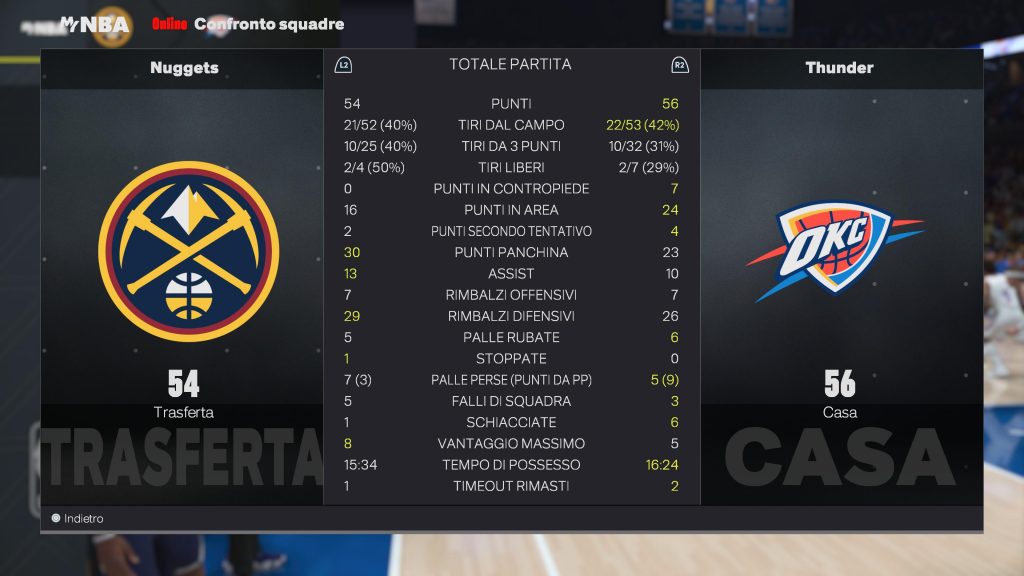Choose the Thunder team header
1024x576 pixels.
[x=839, y=68]
